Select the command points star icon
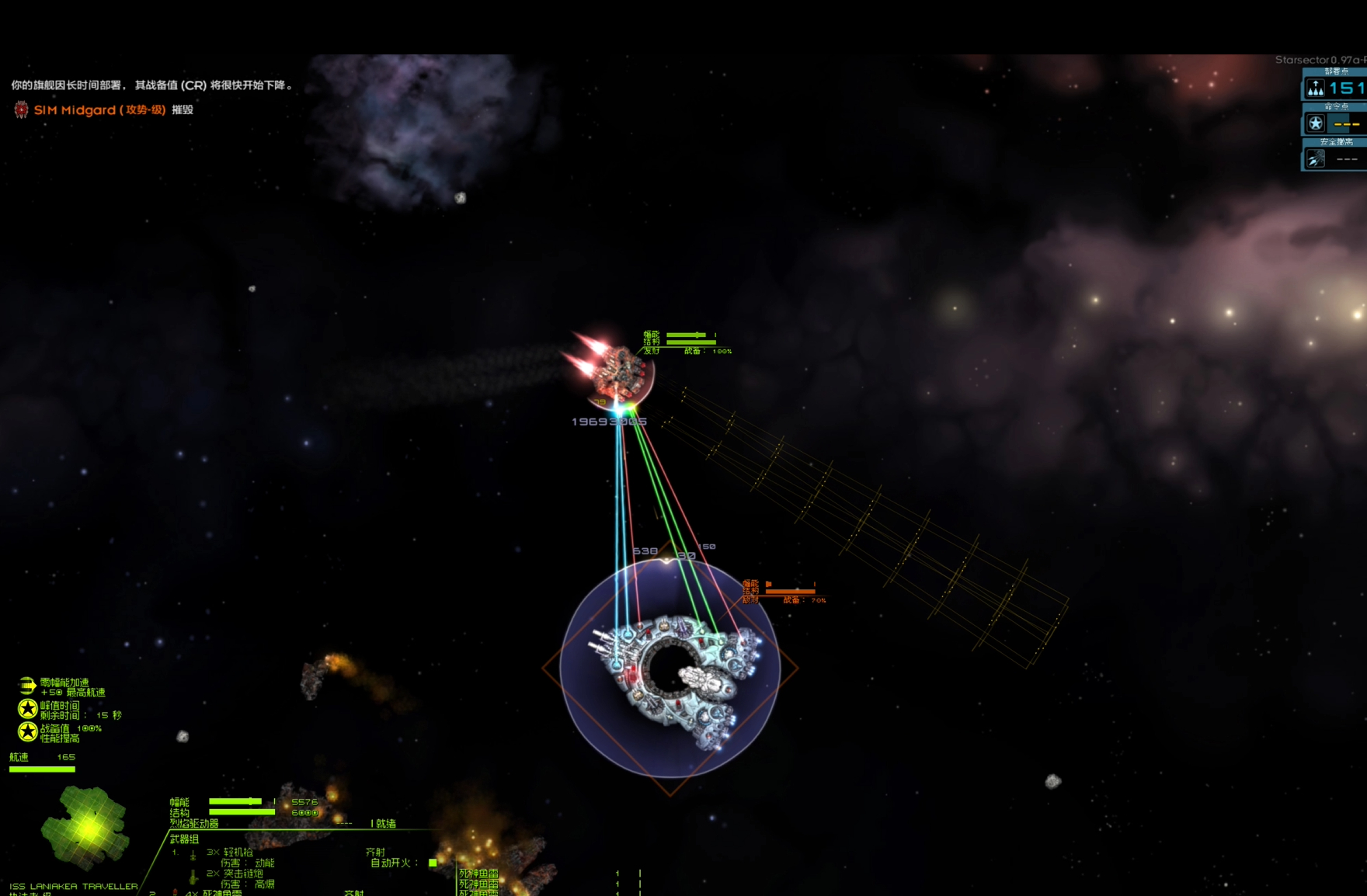 (x=1316, y=123)
